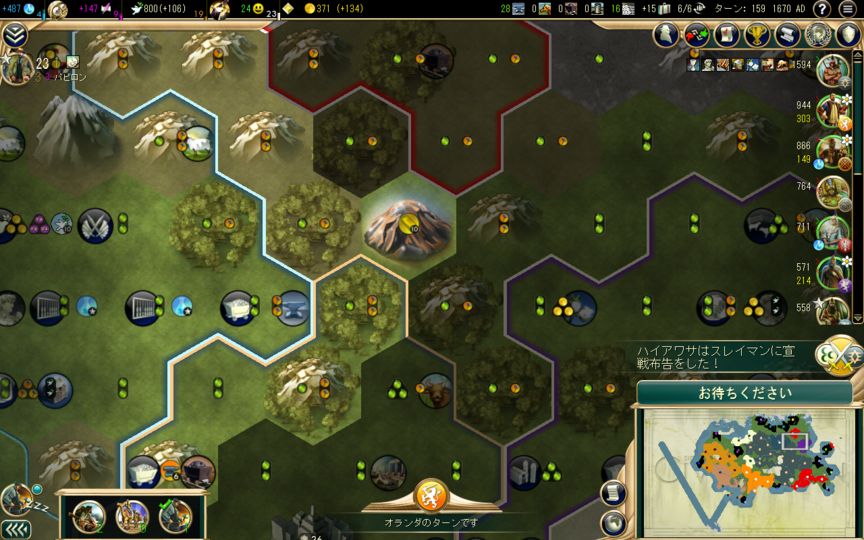Open the military overview shield button
Screen dimensions: 864x540
click(x=846, y=34)
